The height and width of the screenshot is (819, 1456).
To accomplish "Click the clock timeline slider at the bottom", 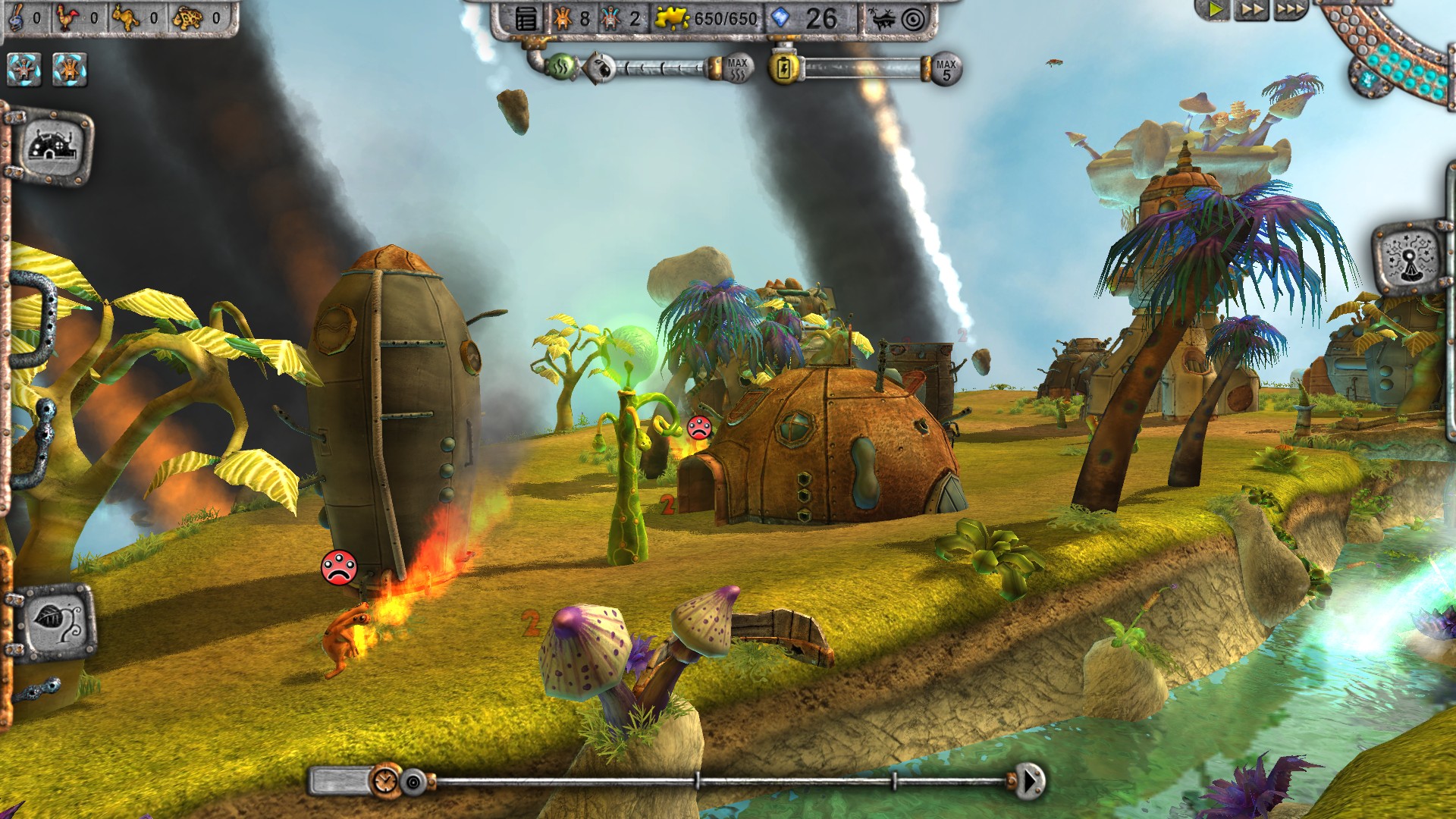I will point(387,778).
